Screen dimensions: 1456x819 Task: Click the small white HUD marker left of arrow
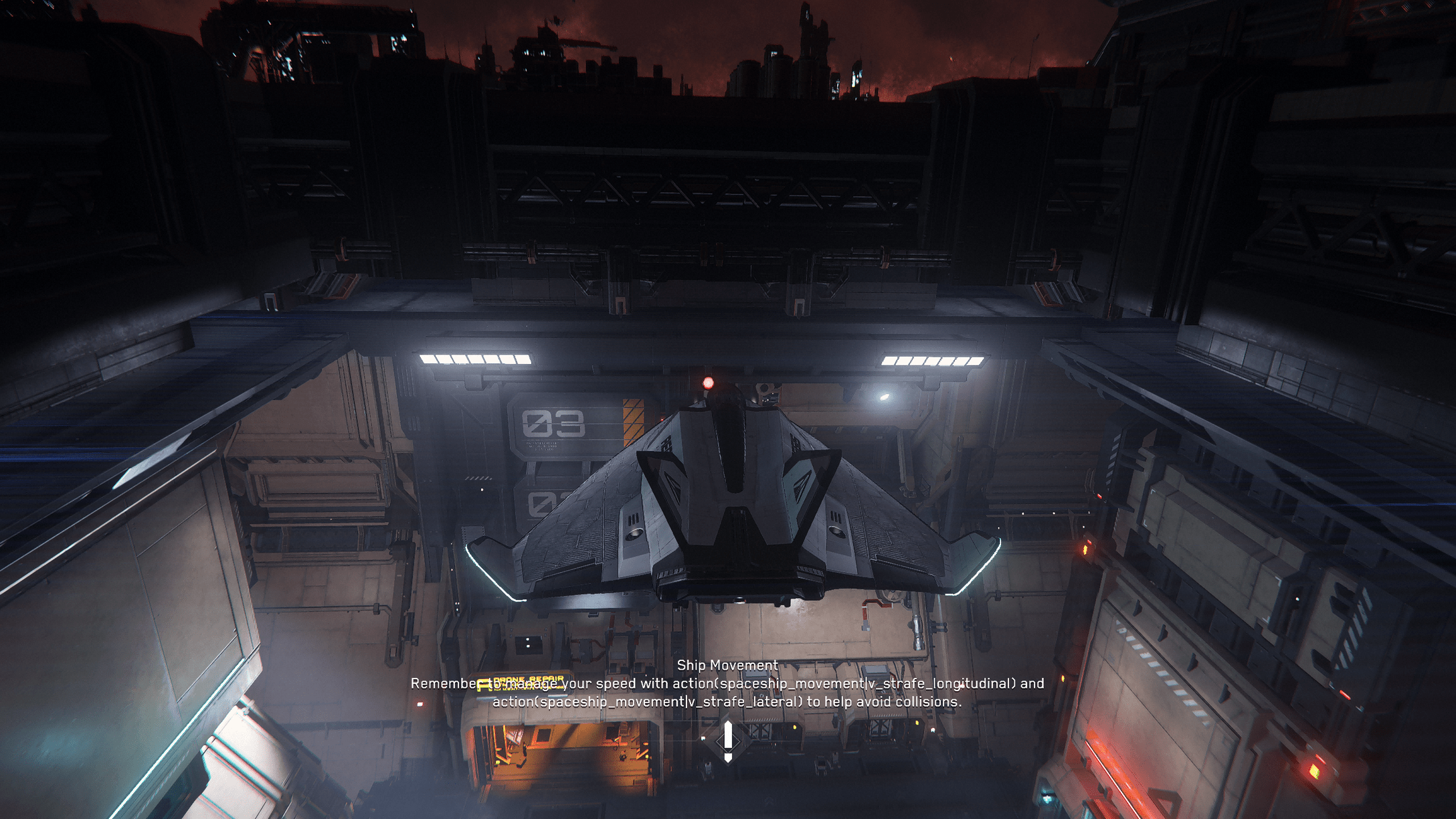(703, 738)
